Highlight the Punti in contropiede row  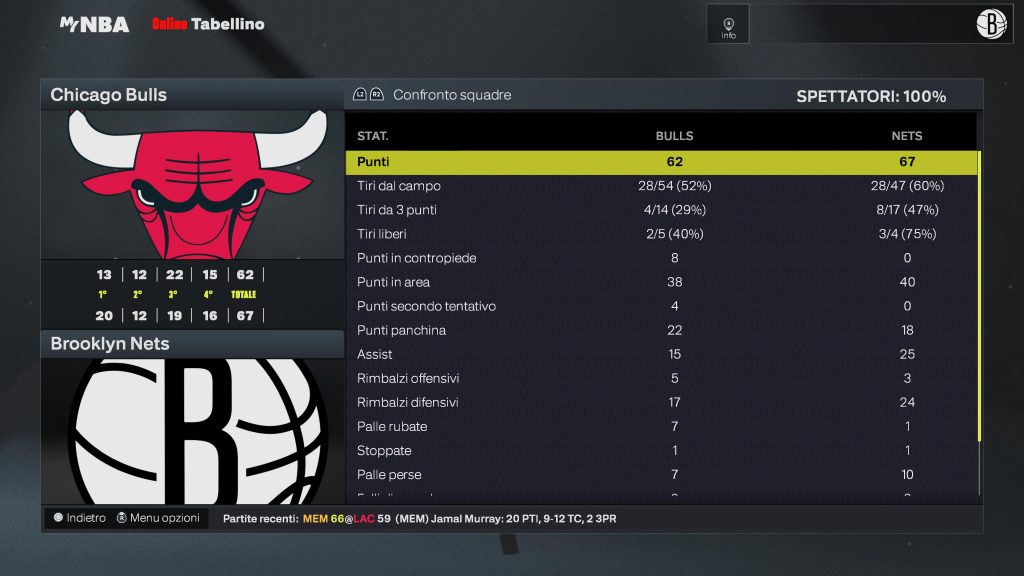(661, 258)
